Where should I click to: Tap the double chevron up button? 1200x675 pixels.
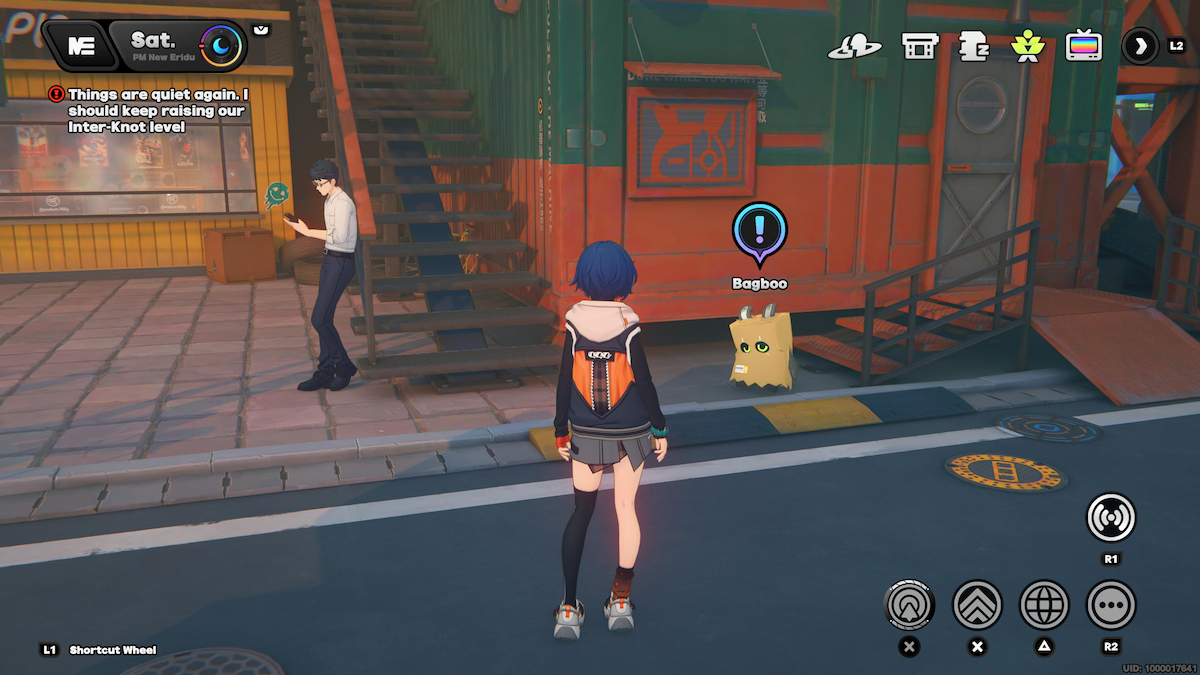pos(977,604)
